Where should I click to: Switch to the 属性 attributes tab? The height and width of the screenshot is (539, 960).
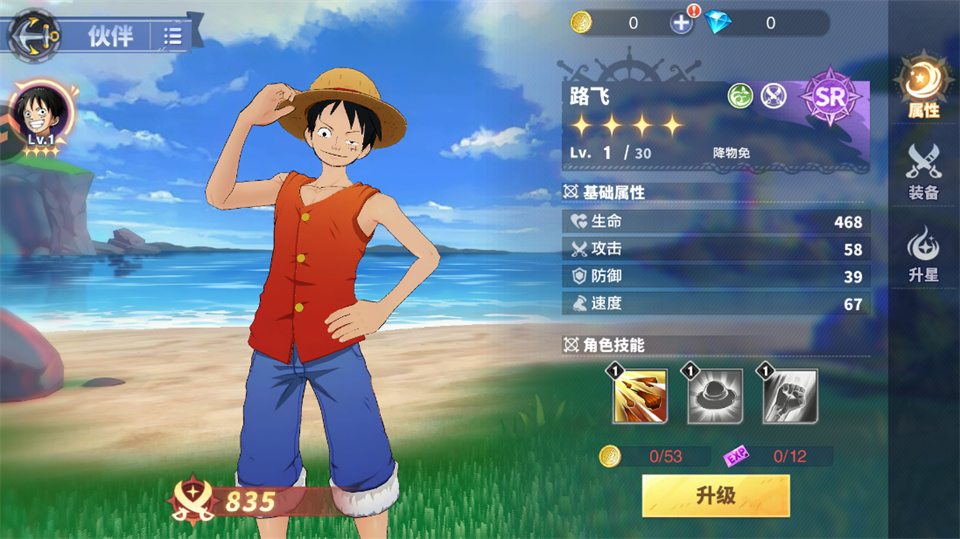(x=922, y=88)
